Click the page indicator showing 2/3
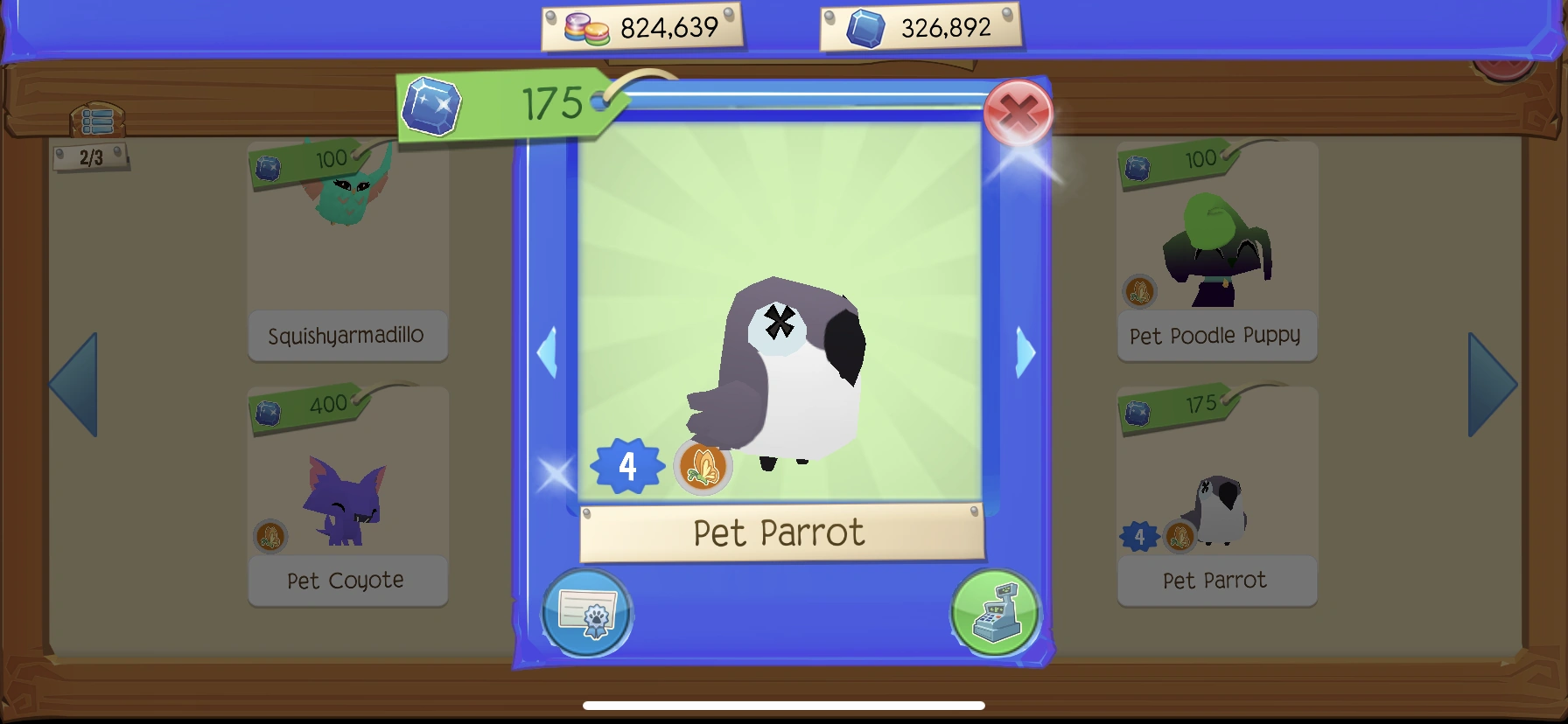1568x724 pixels. (90, 158)
